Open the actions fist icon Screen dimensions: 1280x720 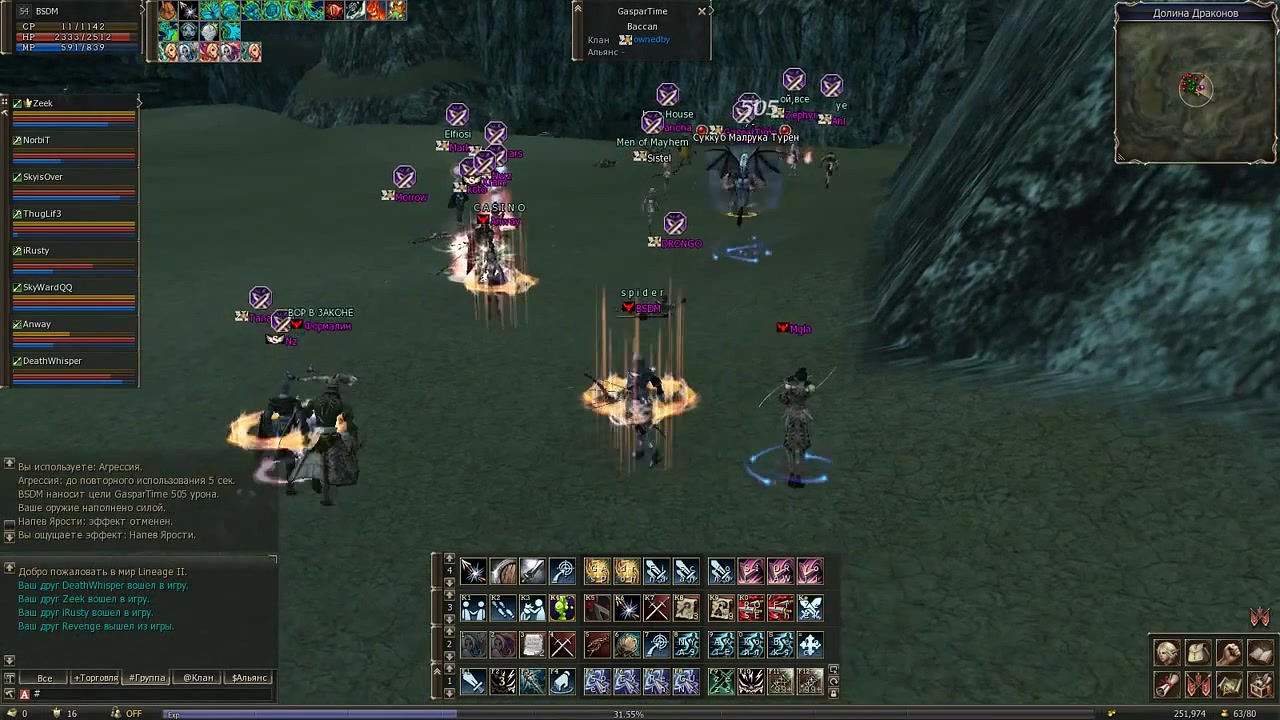point(1229,653)
